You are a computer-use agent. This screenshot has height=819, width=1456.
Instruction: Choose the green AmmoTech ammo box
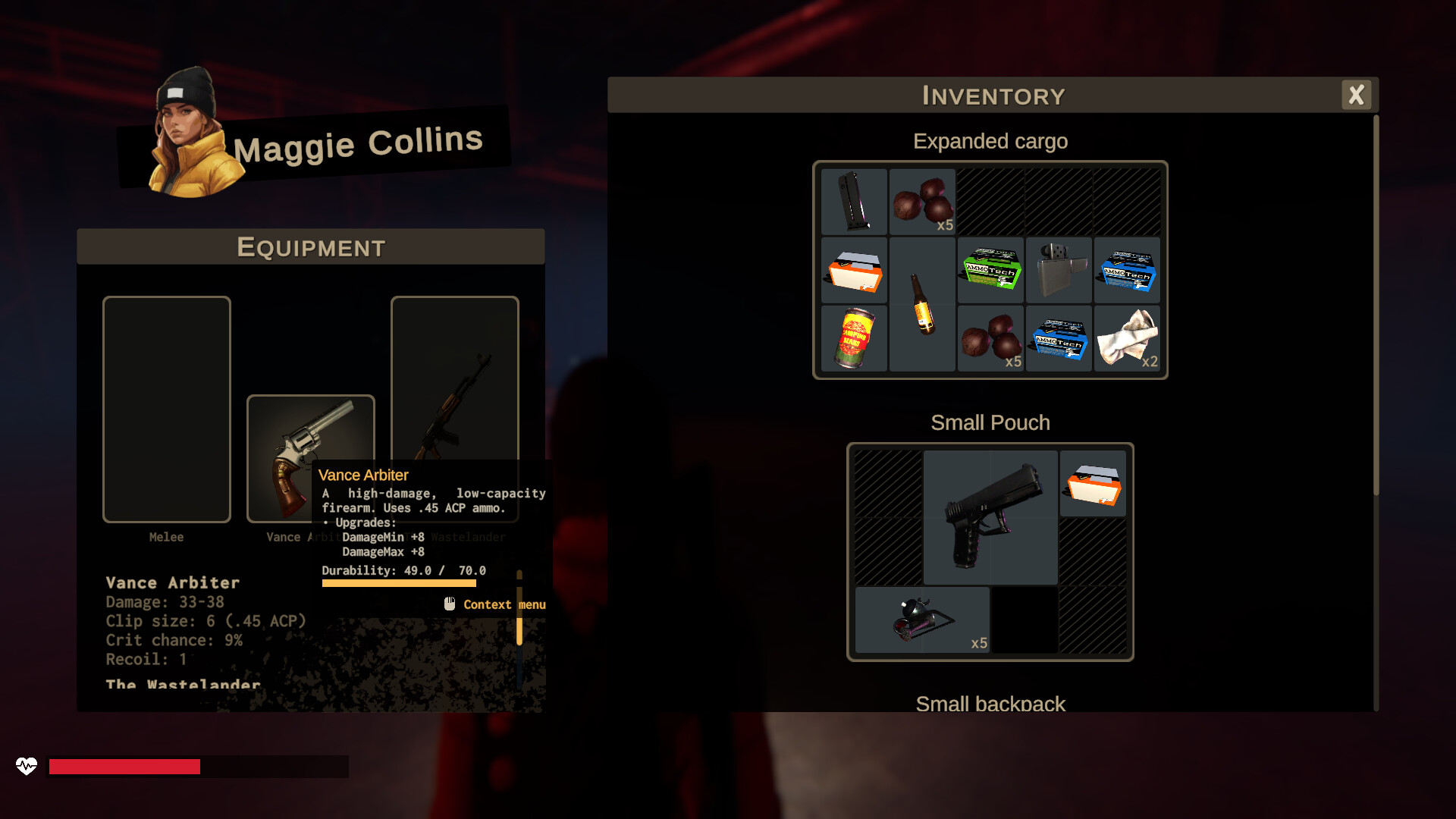990,270
